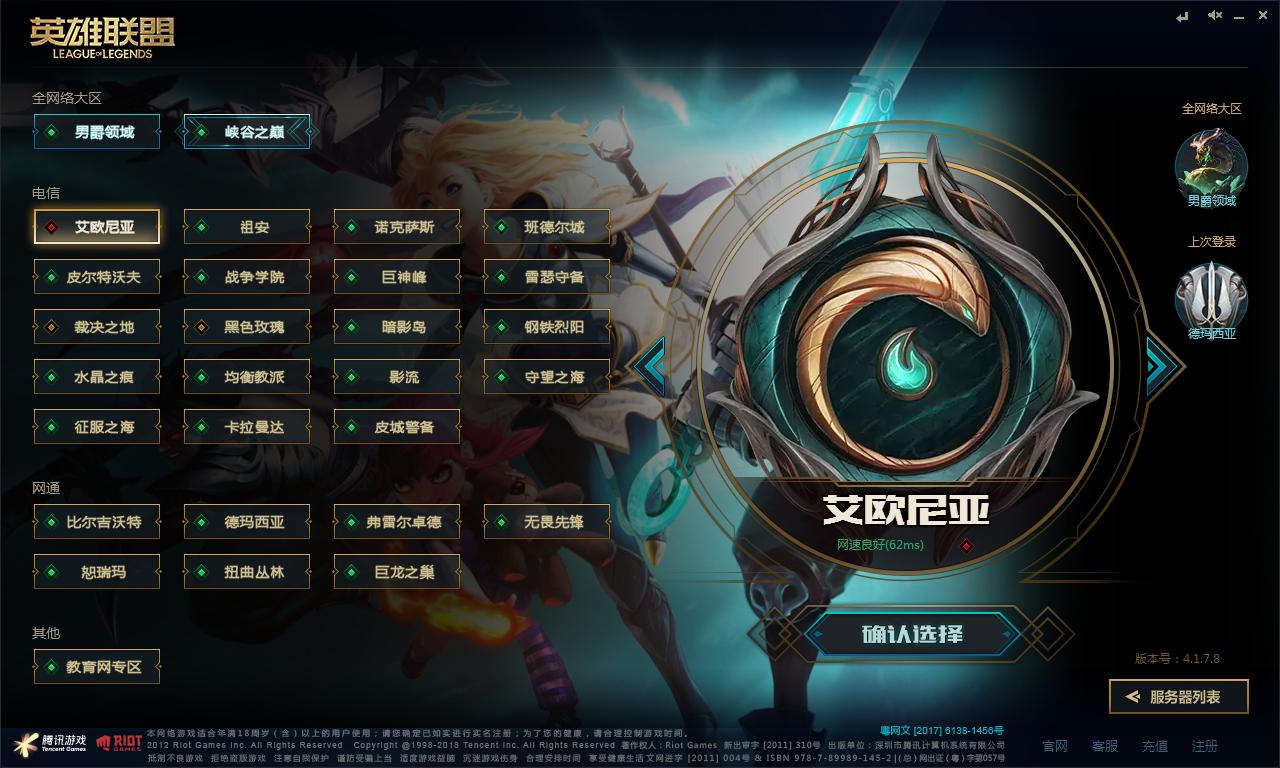1280x768 pixels.
Task: Mute the client audio via speaker icon
Action: click(1213, 15)
